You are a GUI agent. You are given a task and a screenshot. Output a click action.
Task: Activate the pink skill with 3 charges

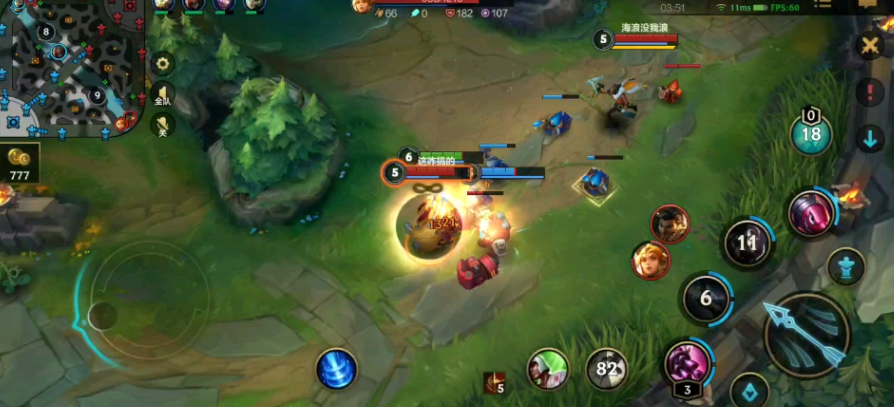click(687, 362)
